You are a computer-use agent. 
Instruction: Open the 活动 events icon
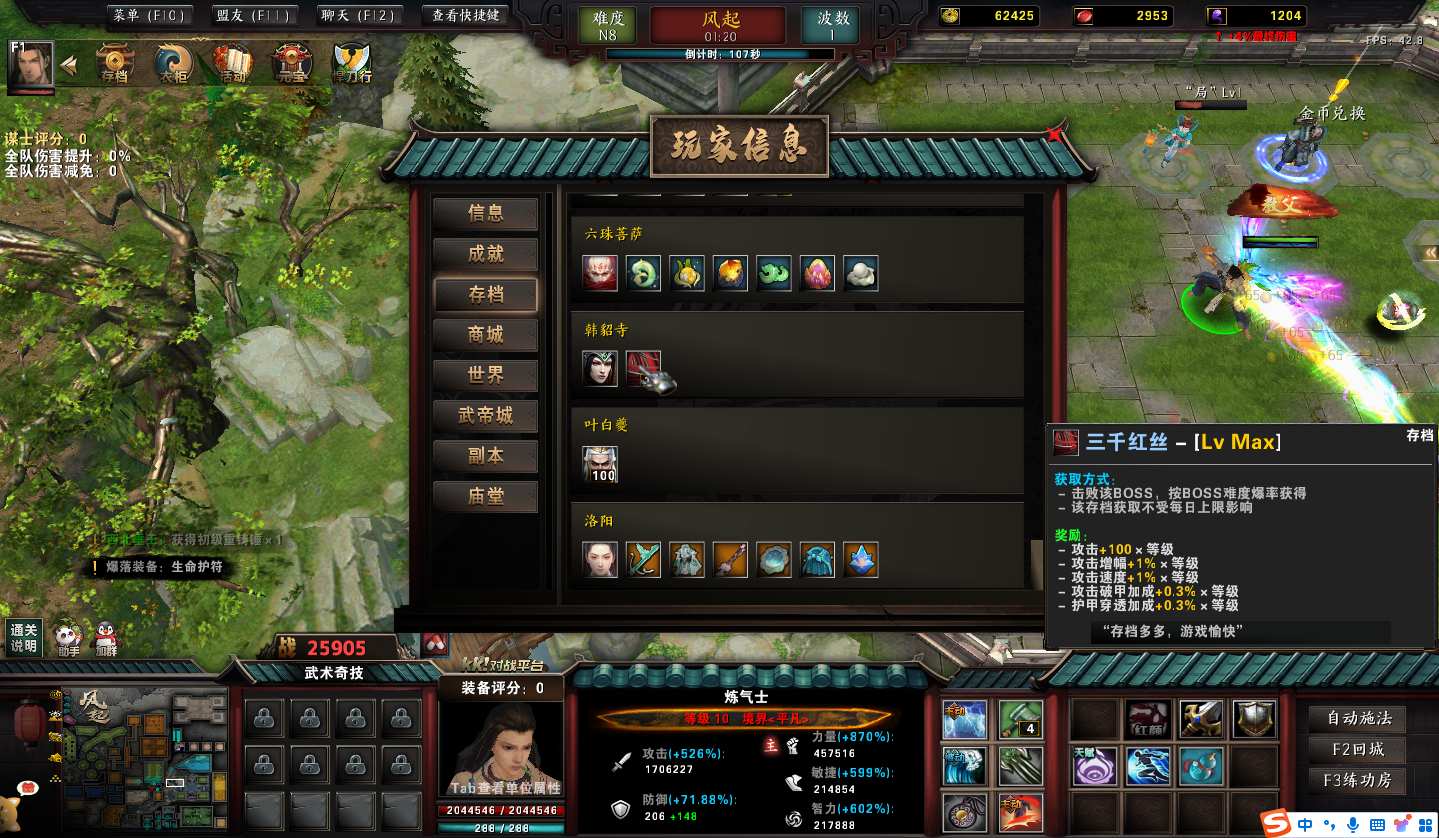[233, 63]
